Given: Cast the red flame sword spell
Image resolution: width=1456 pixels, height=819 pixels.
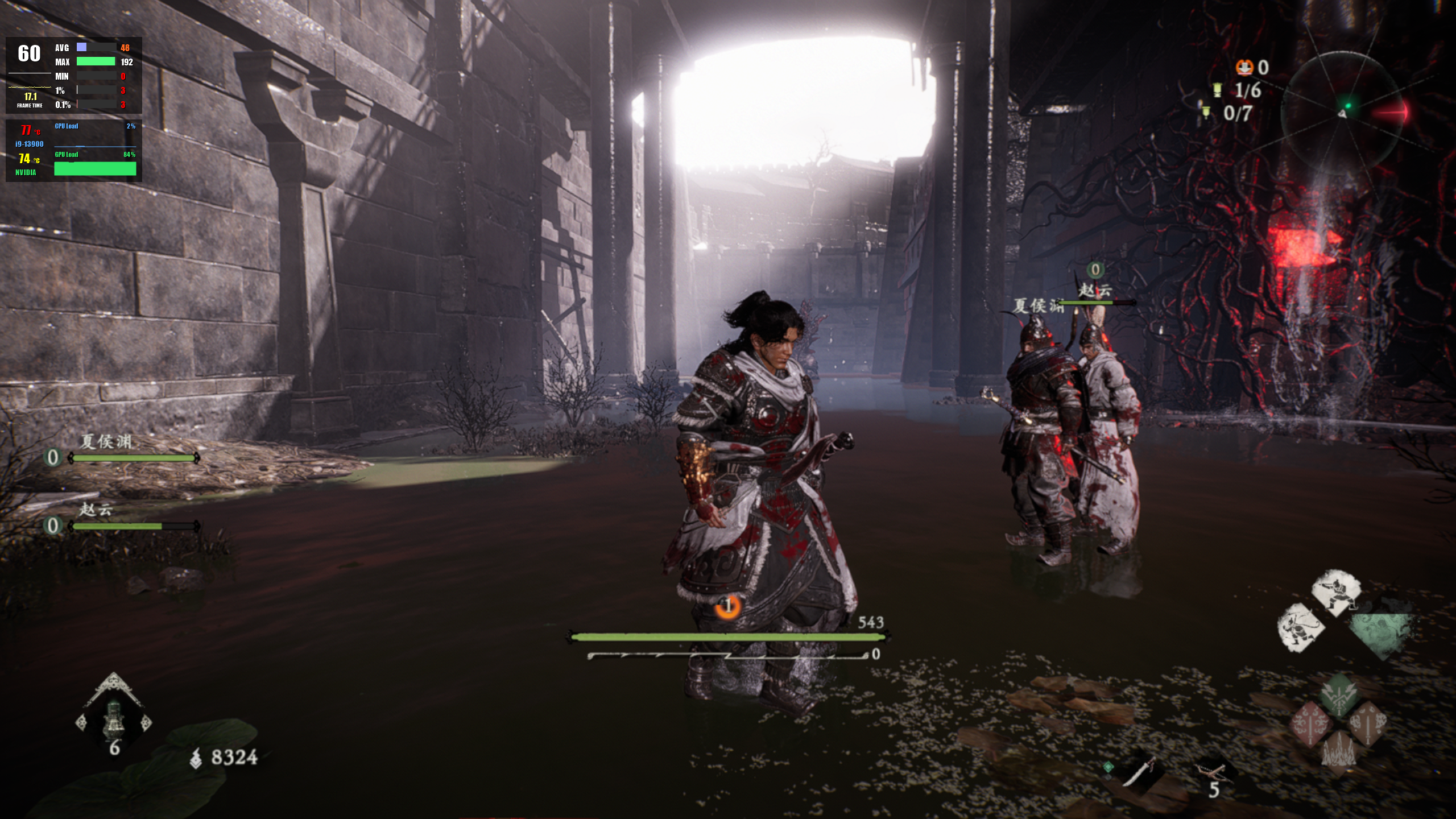Looking at the screenshot, I should pyautogui.click(x=1311, y=723).
